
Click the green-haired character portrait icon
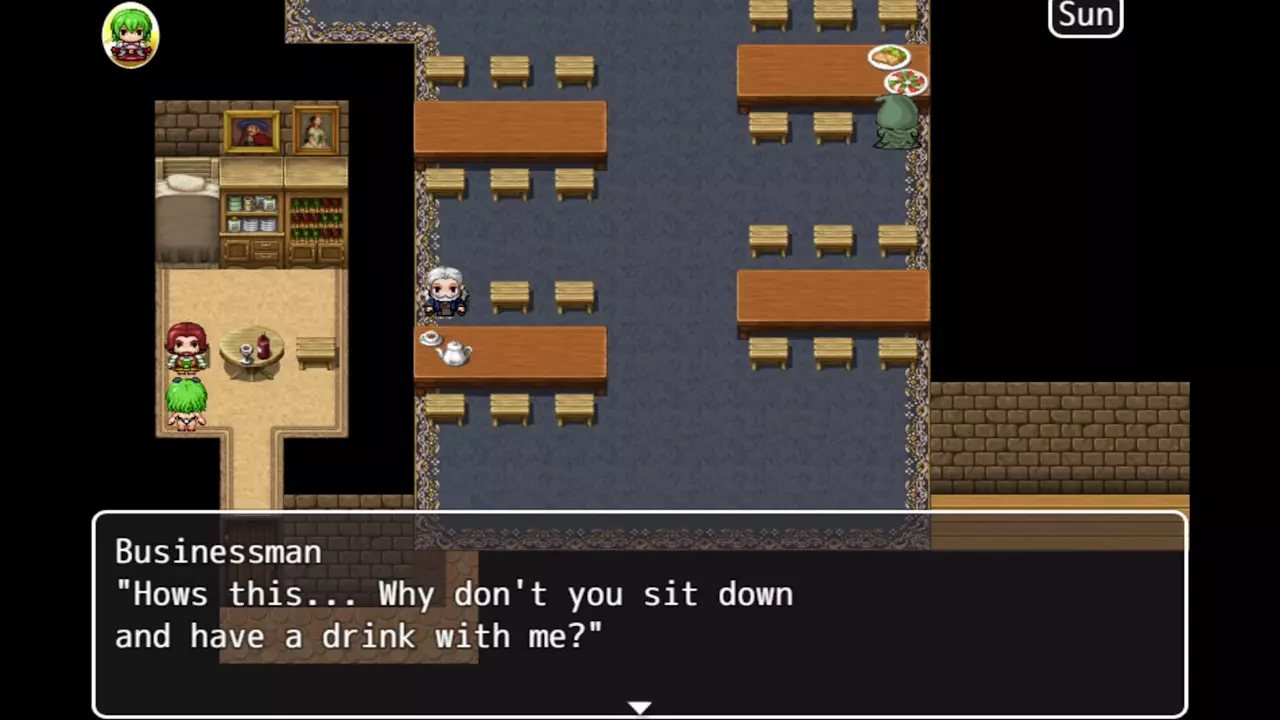click(x=131, y=35)
